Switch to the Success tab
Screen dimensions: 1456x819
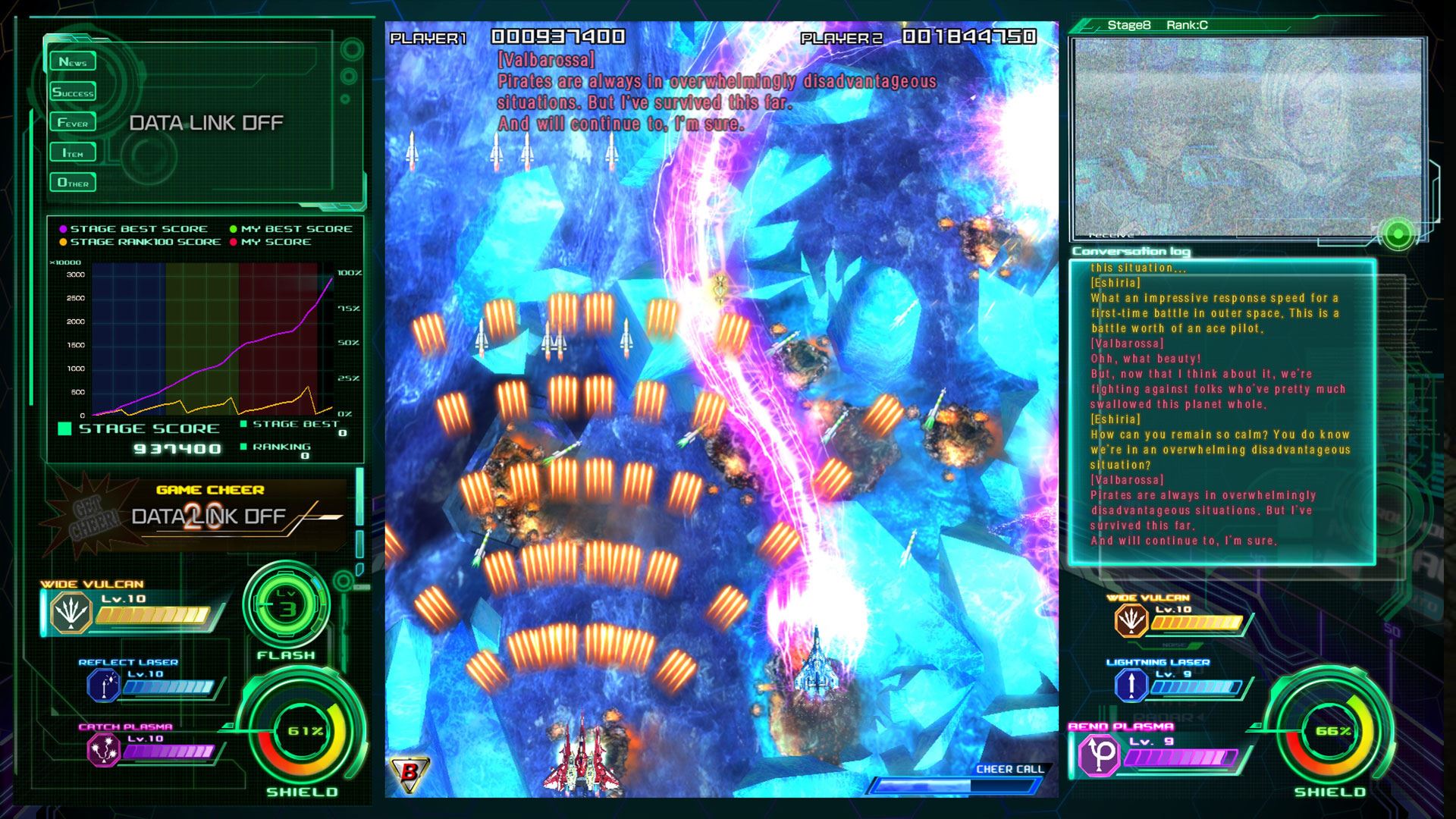point(73,93)
